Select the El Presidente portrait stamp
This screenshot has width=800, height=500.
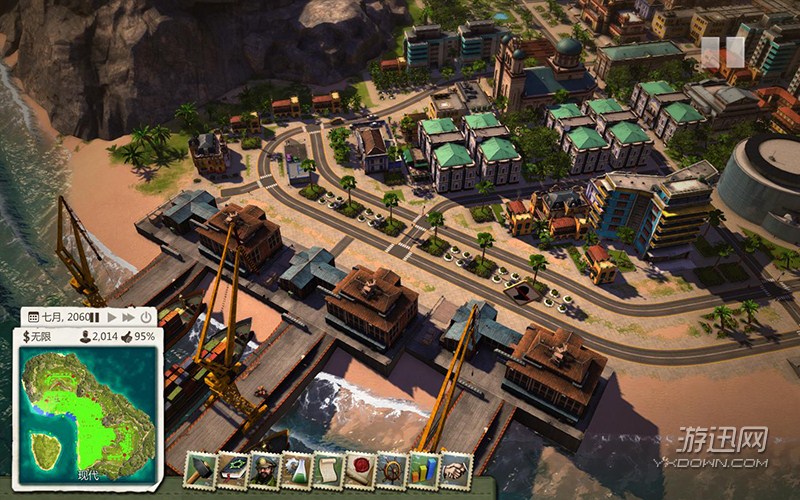point(264,470)
